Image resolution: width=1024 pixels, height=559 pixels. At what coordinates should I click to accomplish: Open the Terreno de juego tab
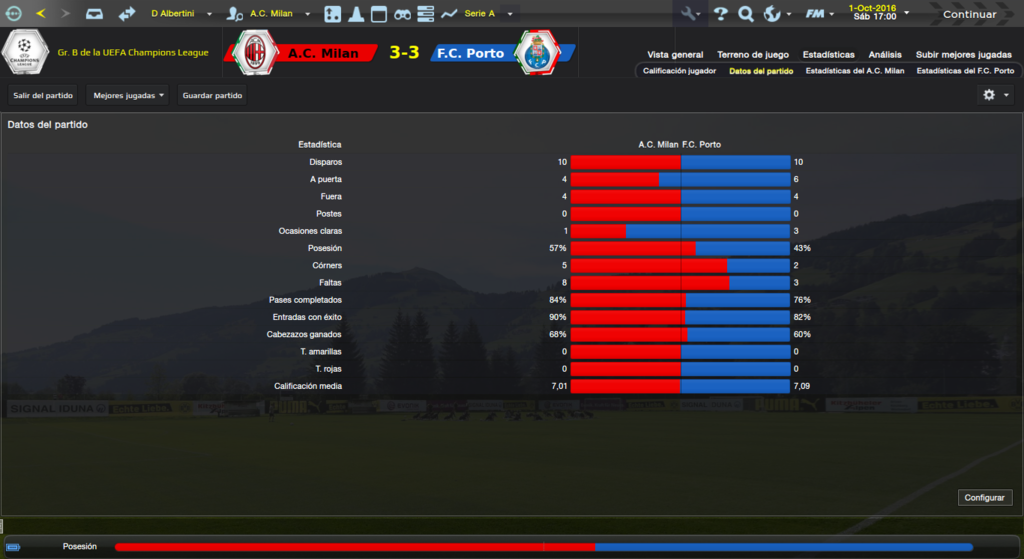point(753,55)
